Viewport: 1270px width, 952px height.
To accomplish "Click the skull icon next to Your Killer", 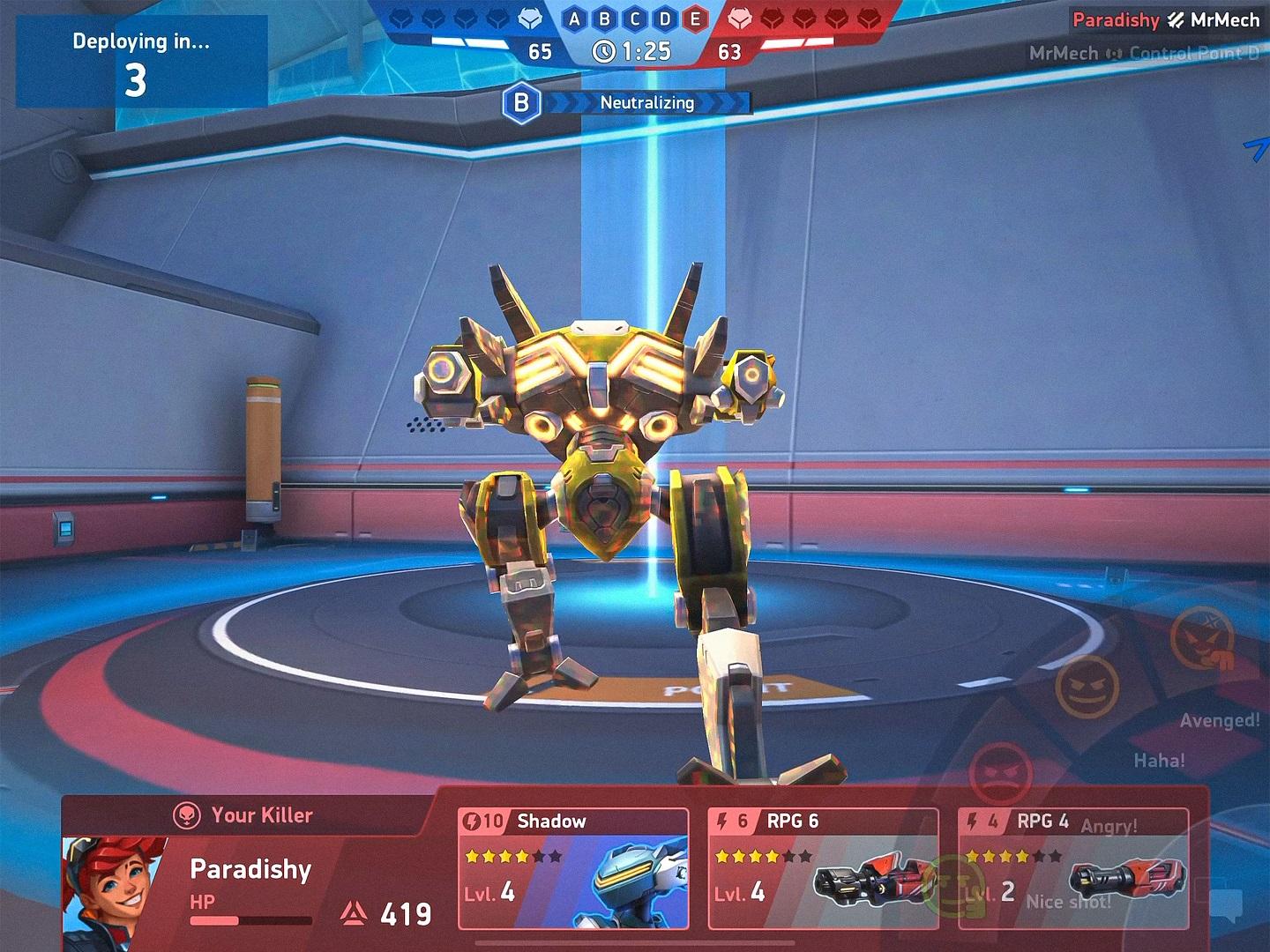I will pos(186,815).
